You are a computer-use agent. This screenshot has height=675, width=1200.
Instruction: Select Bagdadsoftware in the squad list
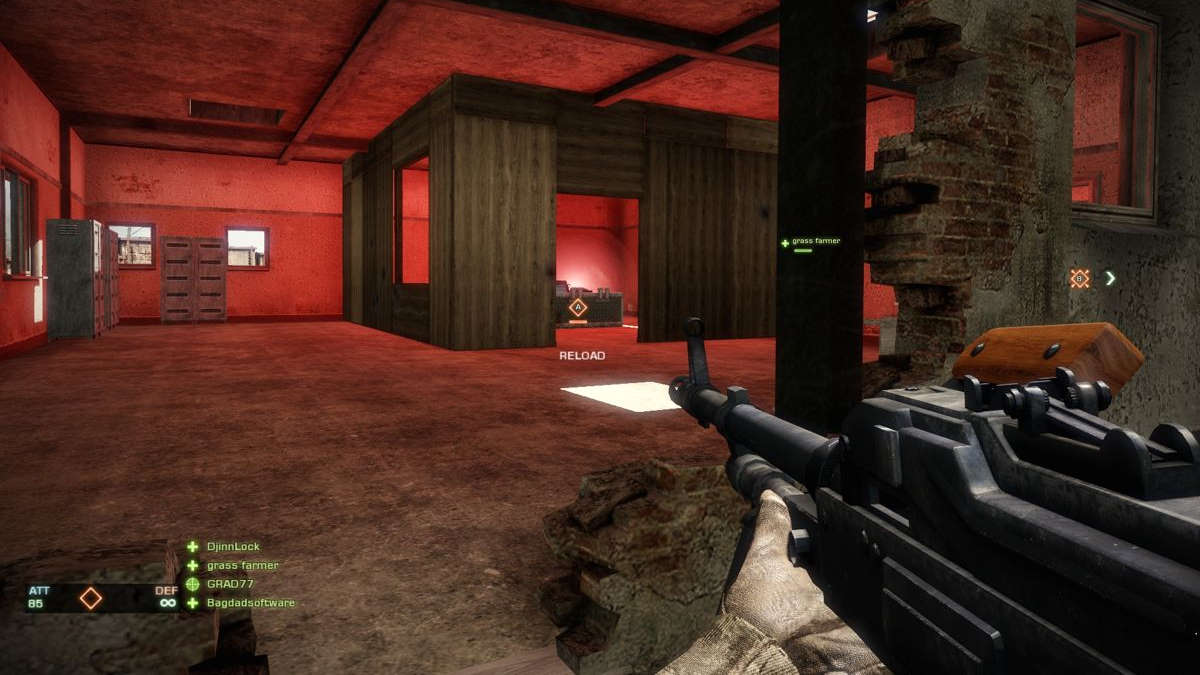click(250, 603)
